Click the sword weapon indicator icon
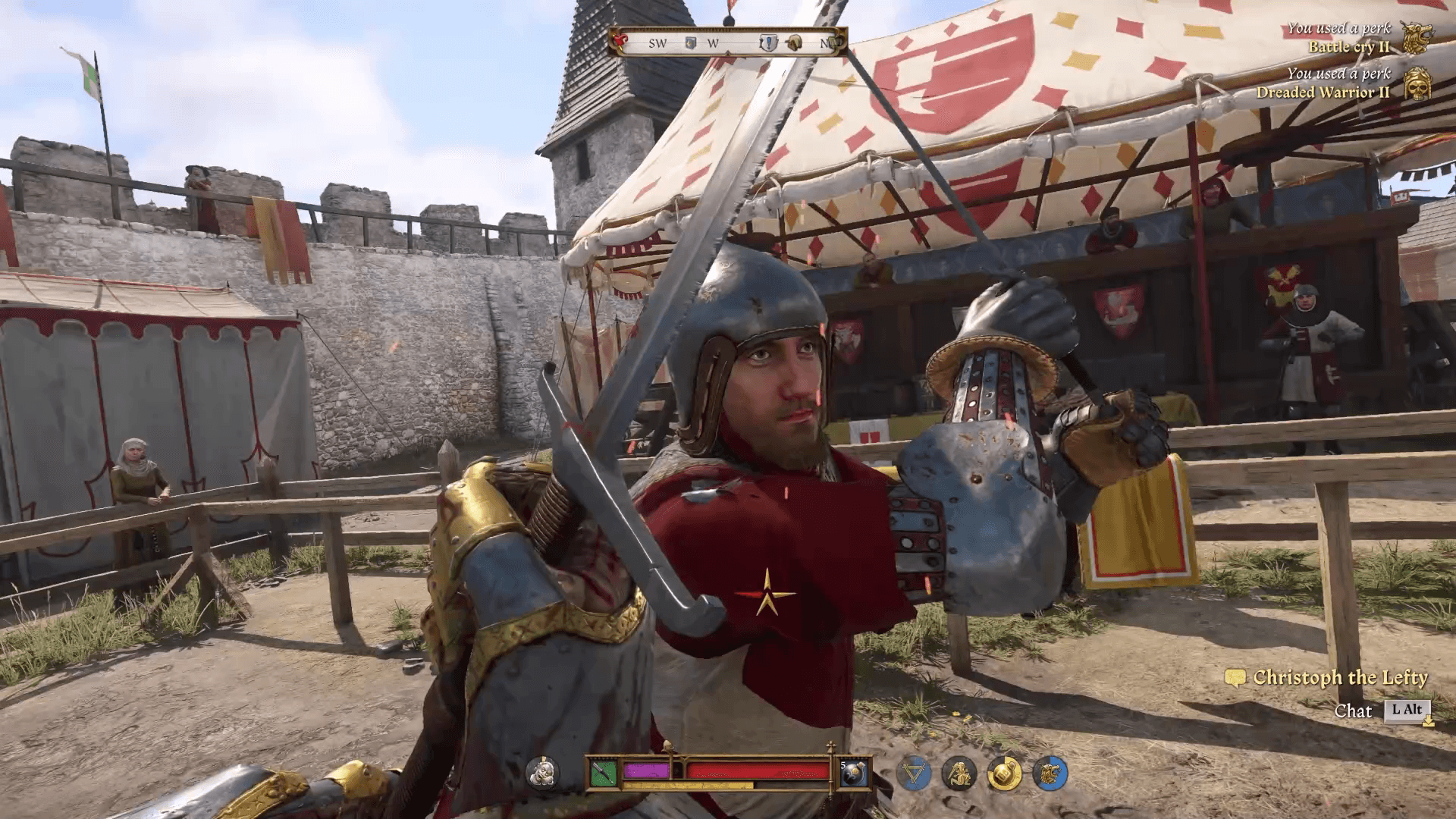This screenshot has height=819, width=1456. [x=602, y=773]
